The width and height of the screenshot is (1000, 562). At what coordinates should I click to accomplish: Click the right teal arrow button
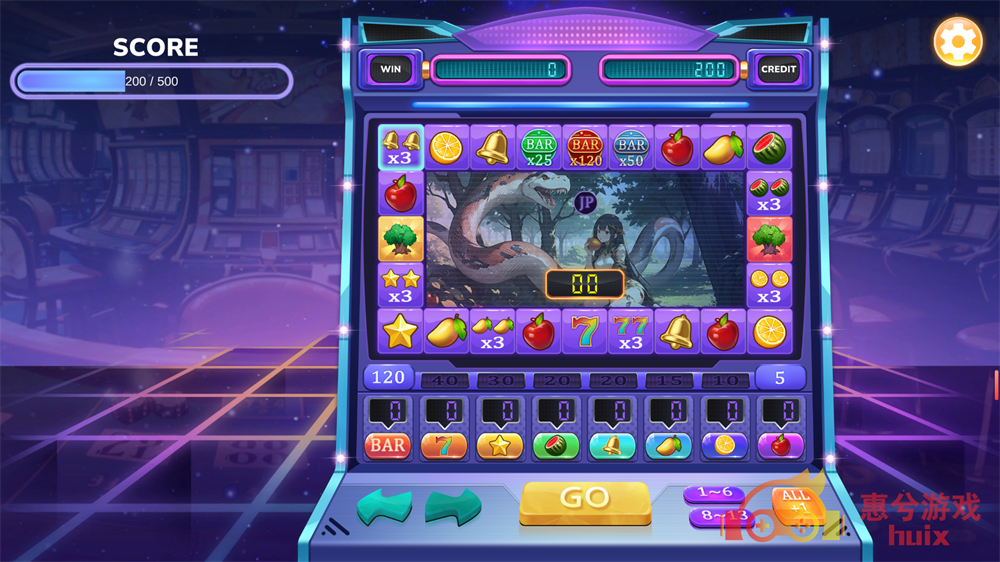coord(452,507)
